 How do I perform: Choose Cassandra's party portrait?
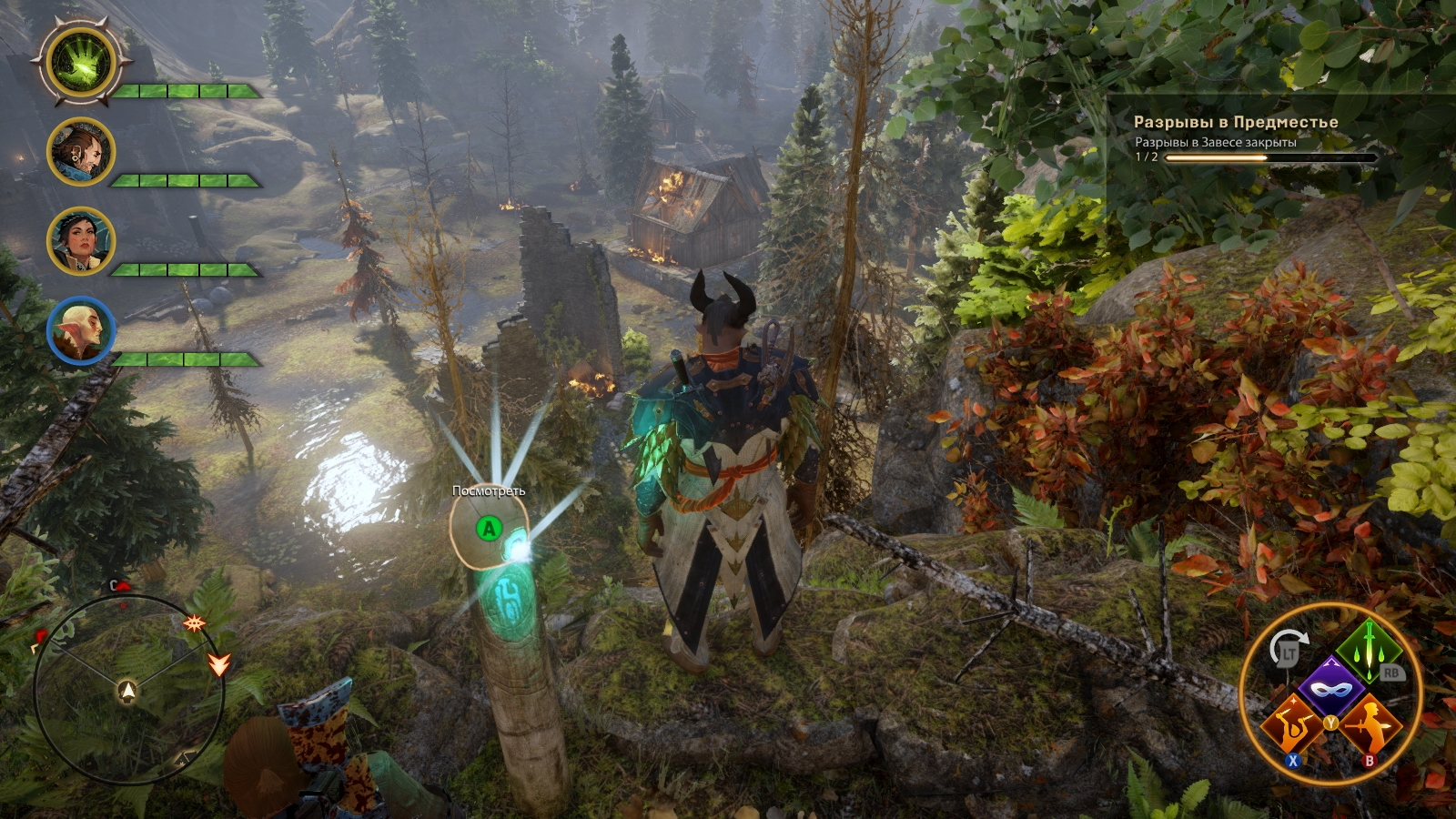coord(81,241)
